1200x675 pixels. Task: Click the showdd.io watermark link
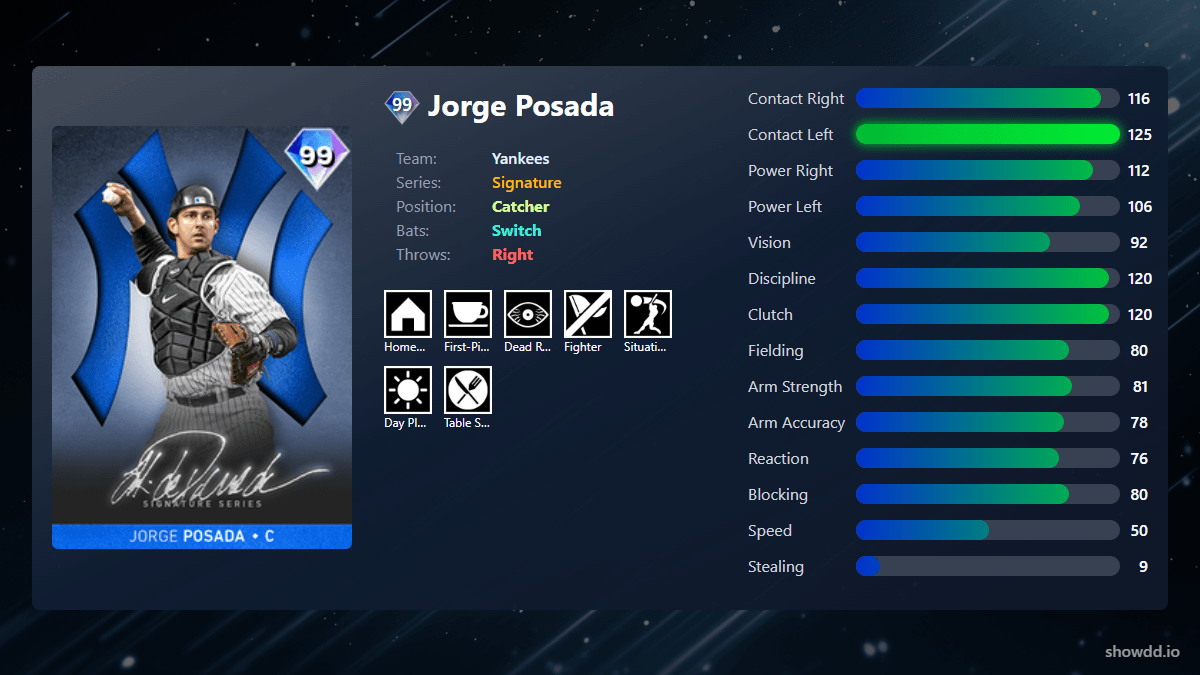coord(1142,651)
